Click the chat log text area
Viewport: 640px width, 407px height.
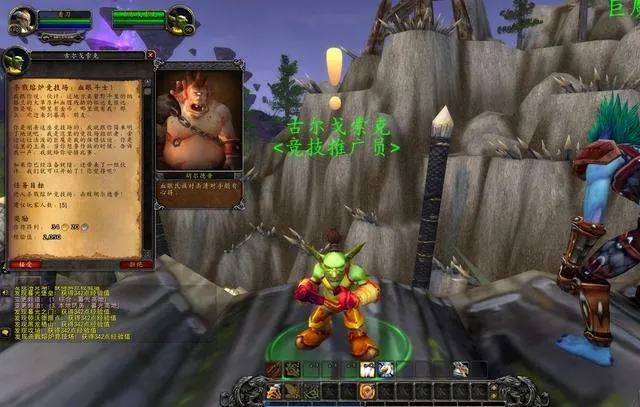(x=70, y=310)
